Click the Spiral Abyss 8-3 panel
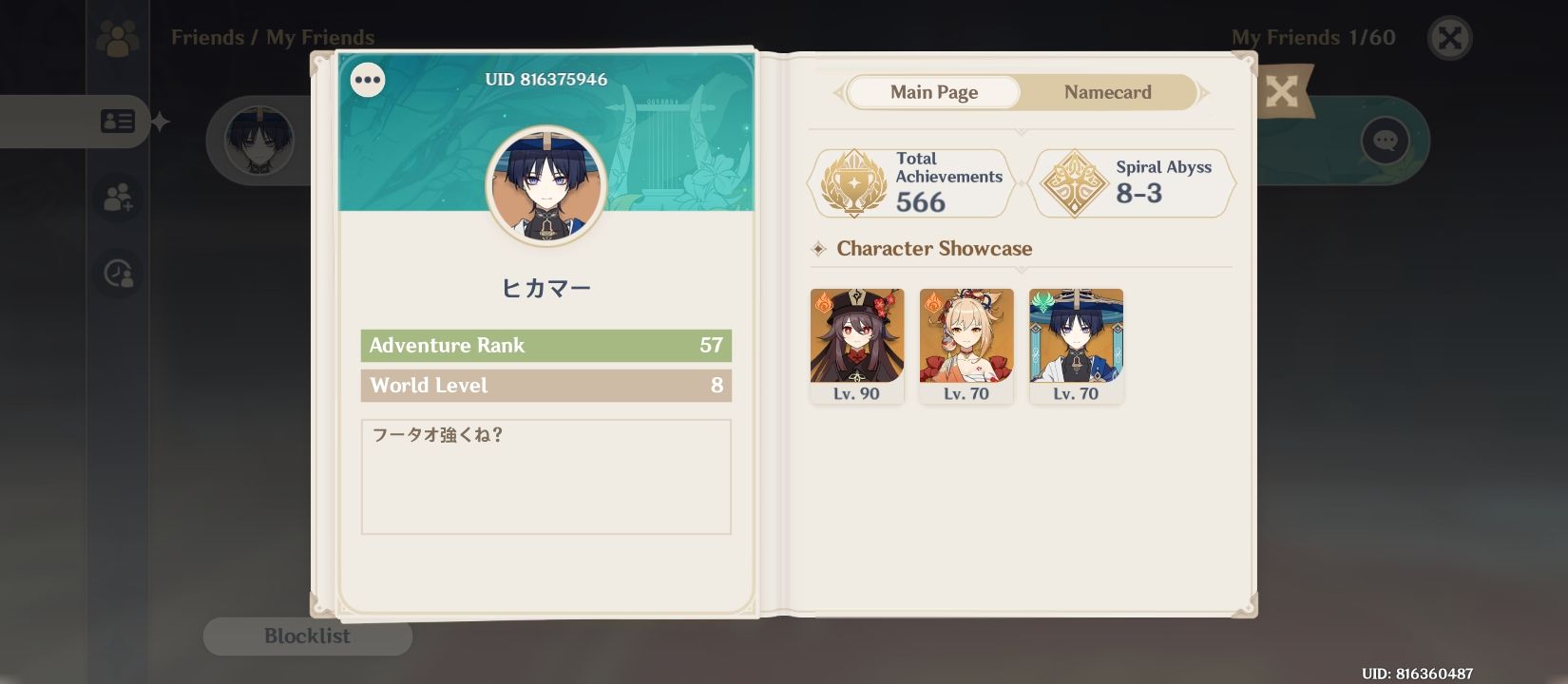The image size is (1568, 684). 1132,182
